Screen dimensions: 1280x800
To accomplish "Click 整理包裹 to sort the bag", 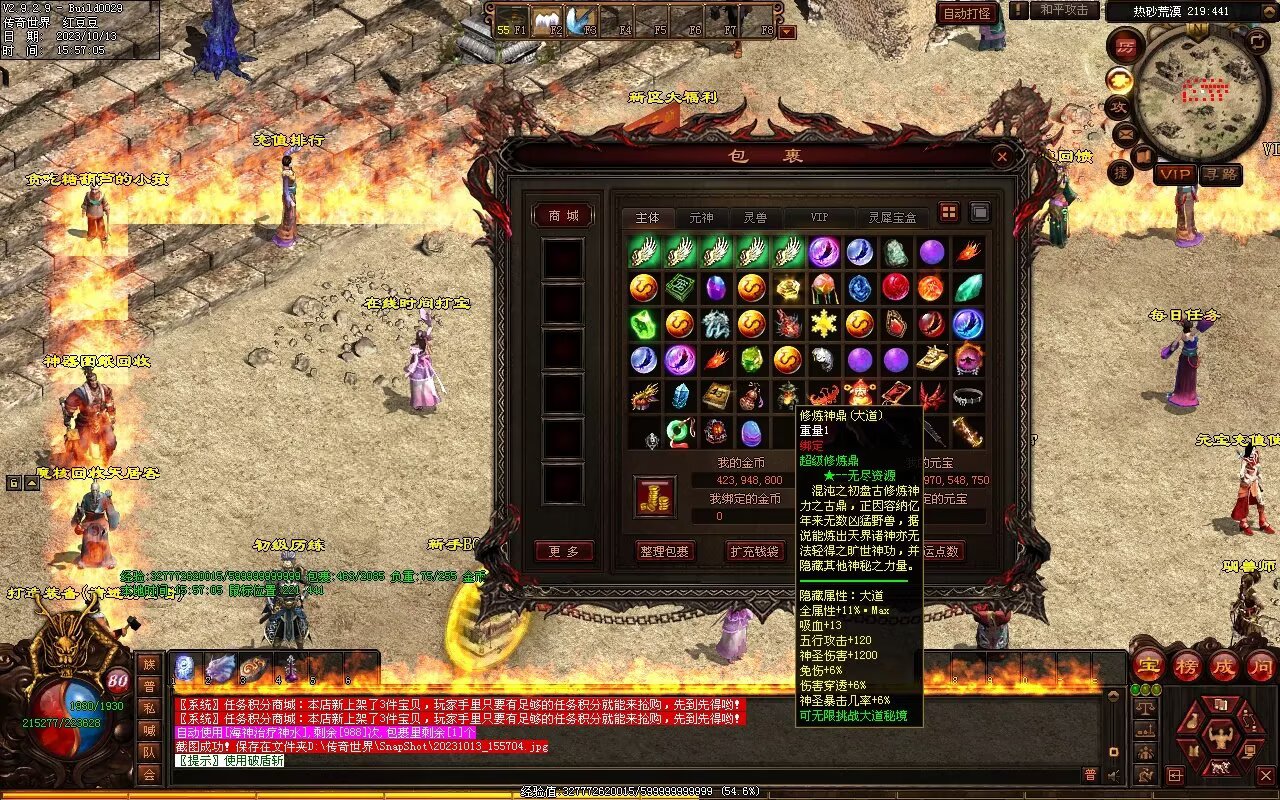I will (x=665, y=551).
